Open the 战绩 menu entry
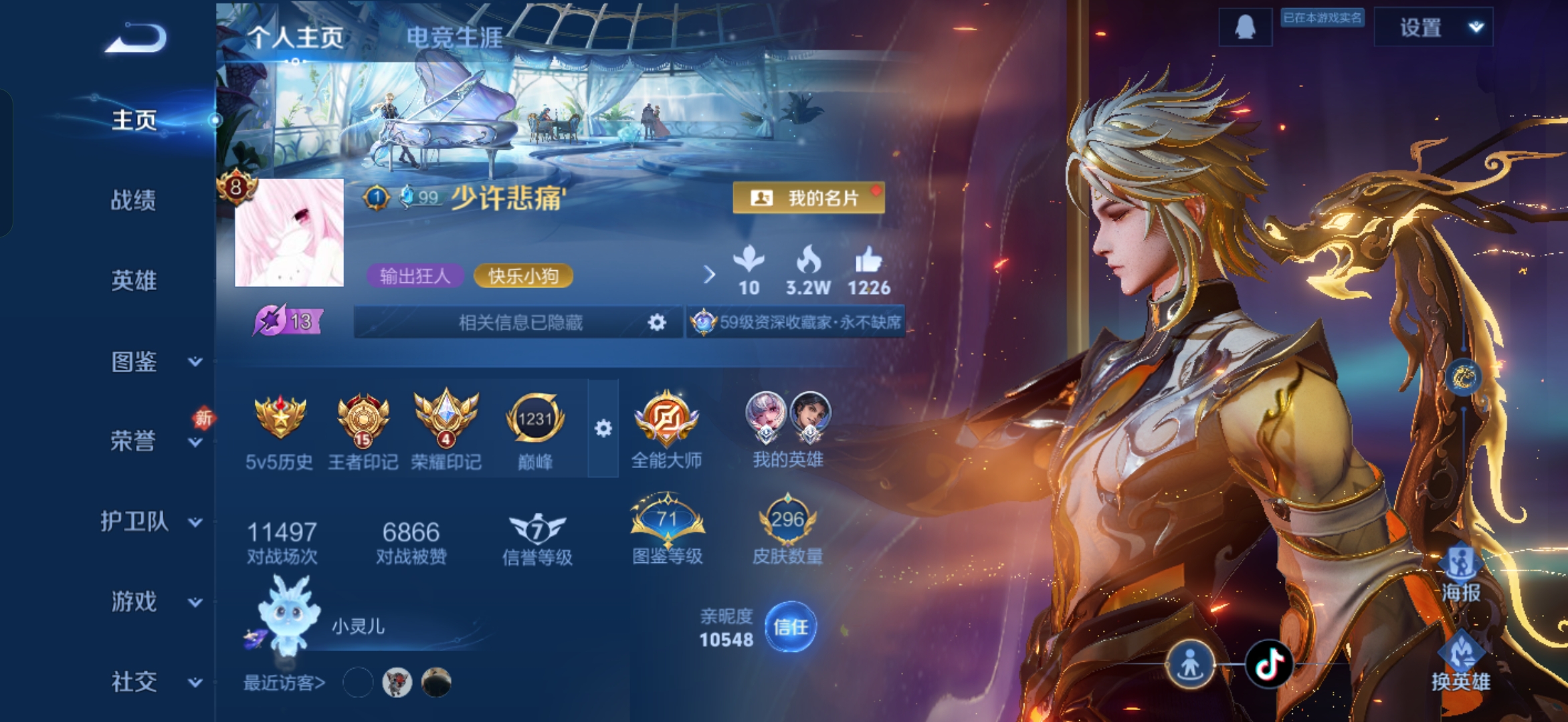The width and height of the screenshot is (1568, 722). tap(134, 200)
